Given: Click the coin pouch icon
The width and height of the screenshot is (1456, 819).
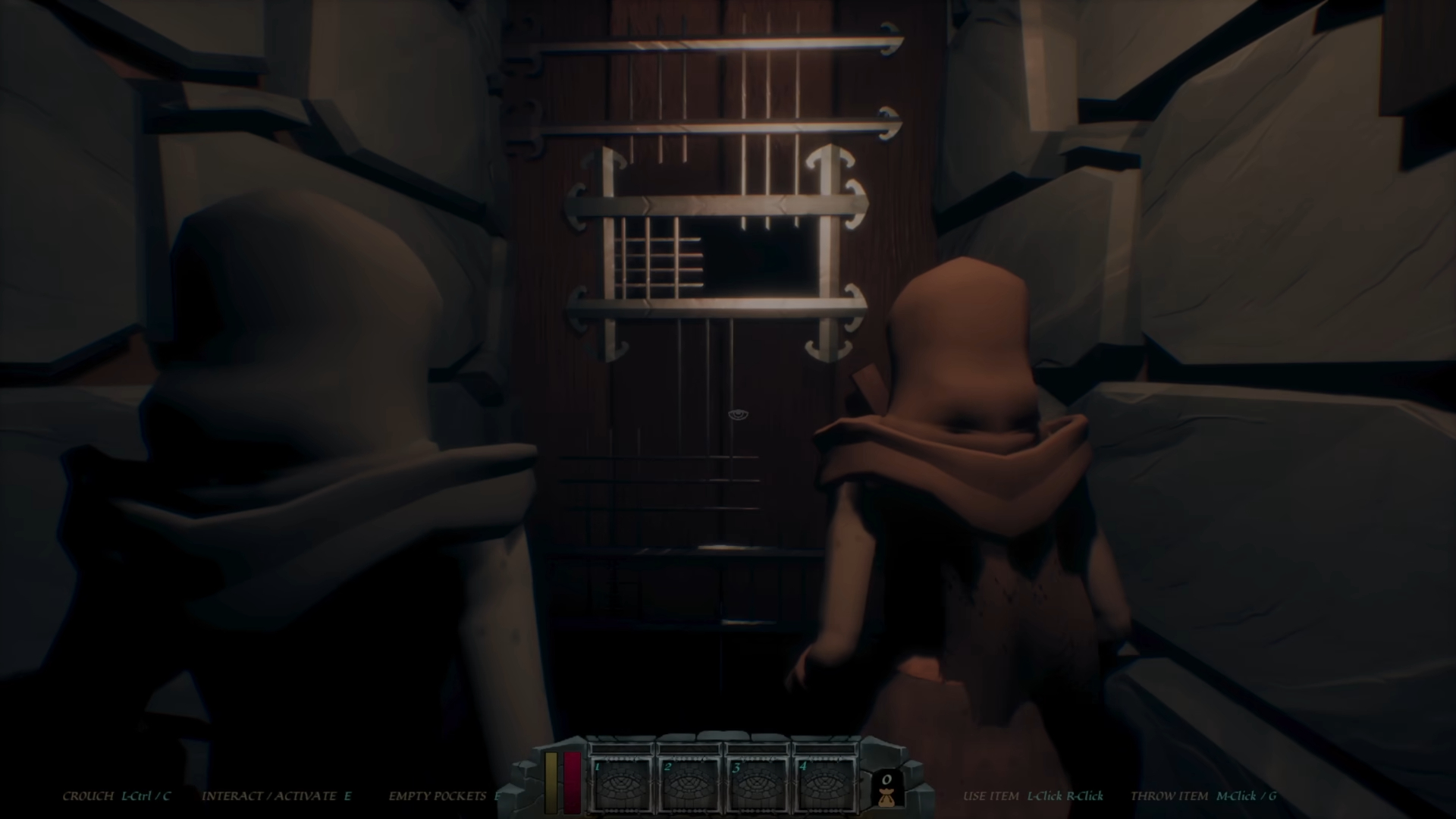Looking at the screenshot, I should tap(886, 790).
